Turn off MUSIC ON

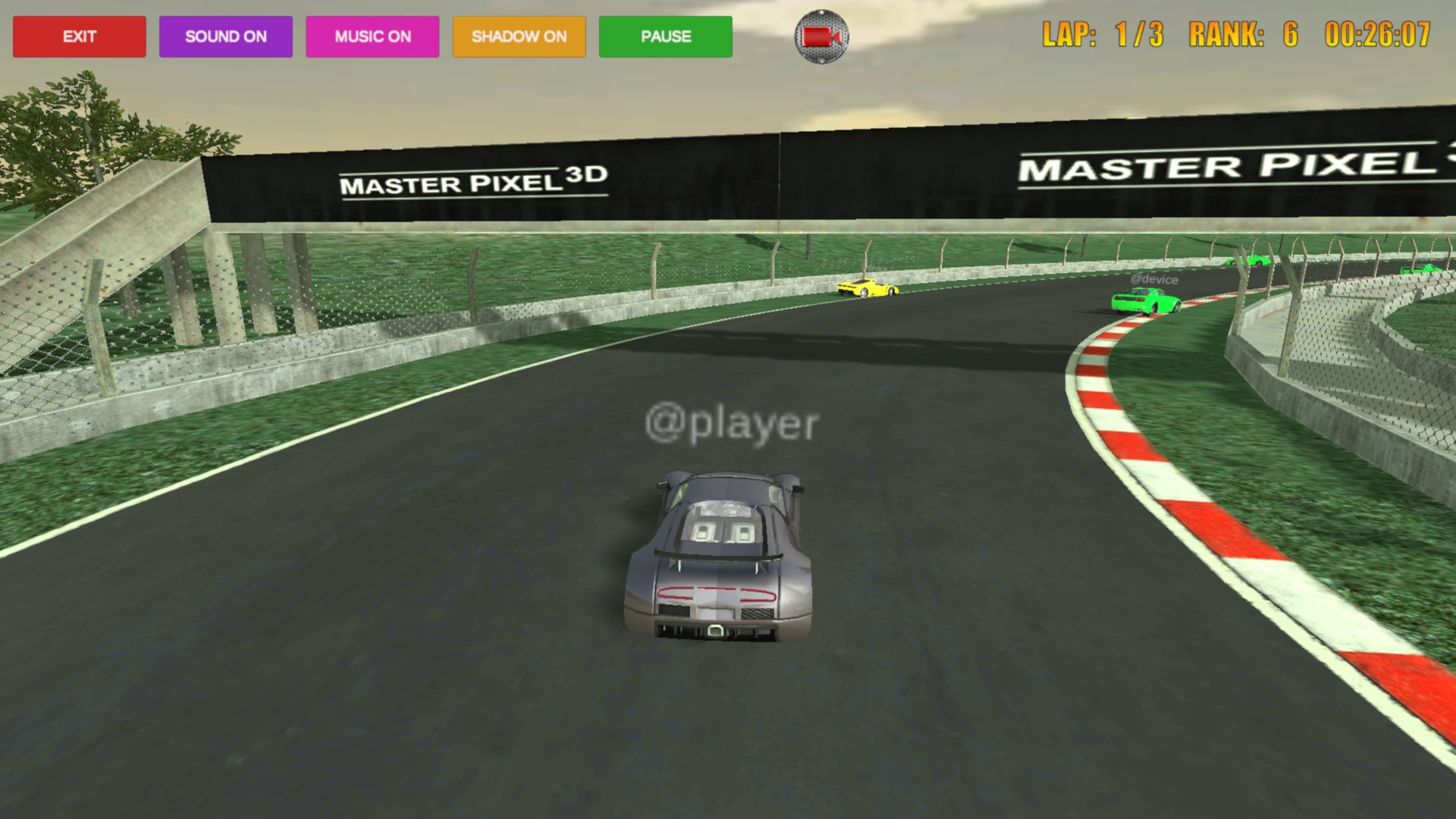click(x=372, y=36)
